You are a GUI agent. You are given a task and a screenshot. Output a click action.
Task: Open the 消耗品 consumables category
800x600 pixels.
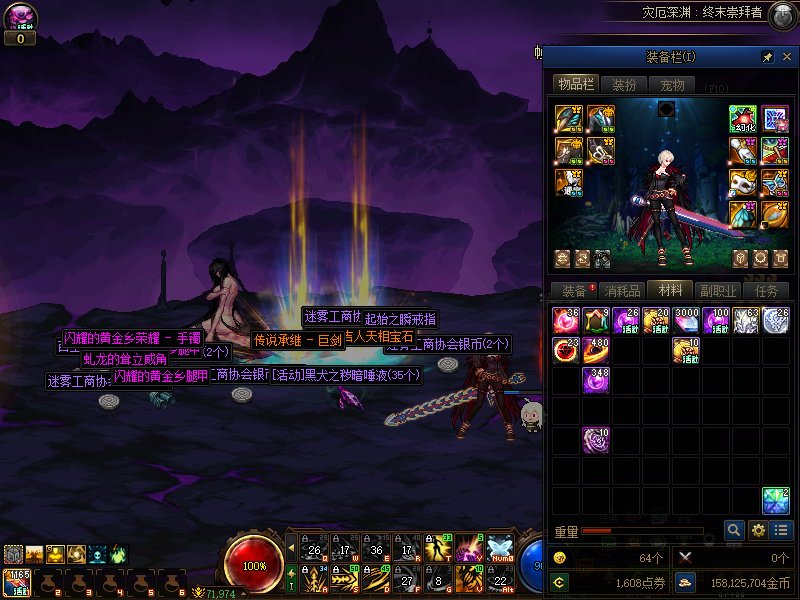(622, 290)
